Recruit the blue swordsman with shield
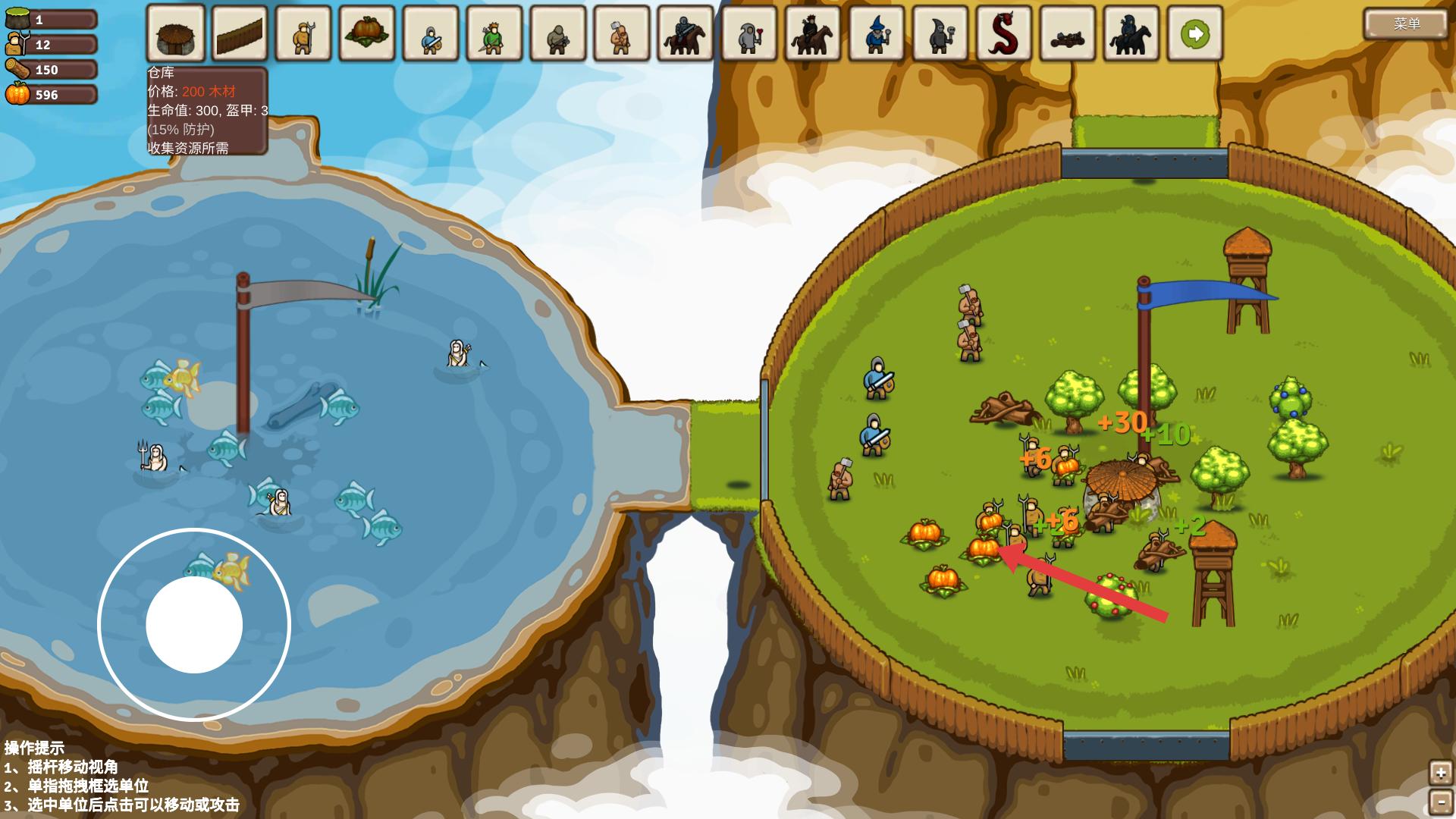The image size is (1456, 819). coord(431,34)
